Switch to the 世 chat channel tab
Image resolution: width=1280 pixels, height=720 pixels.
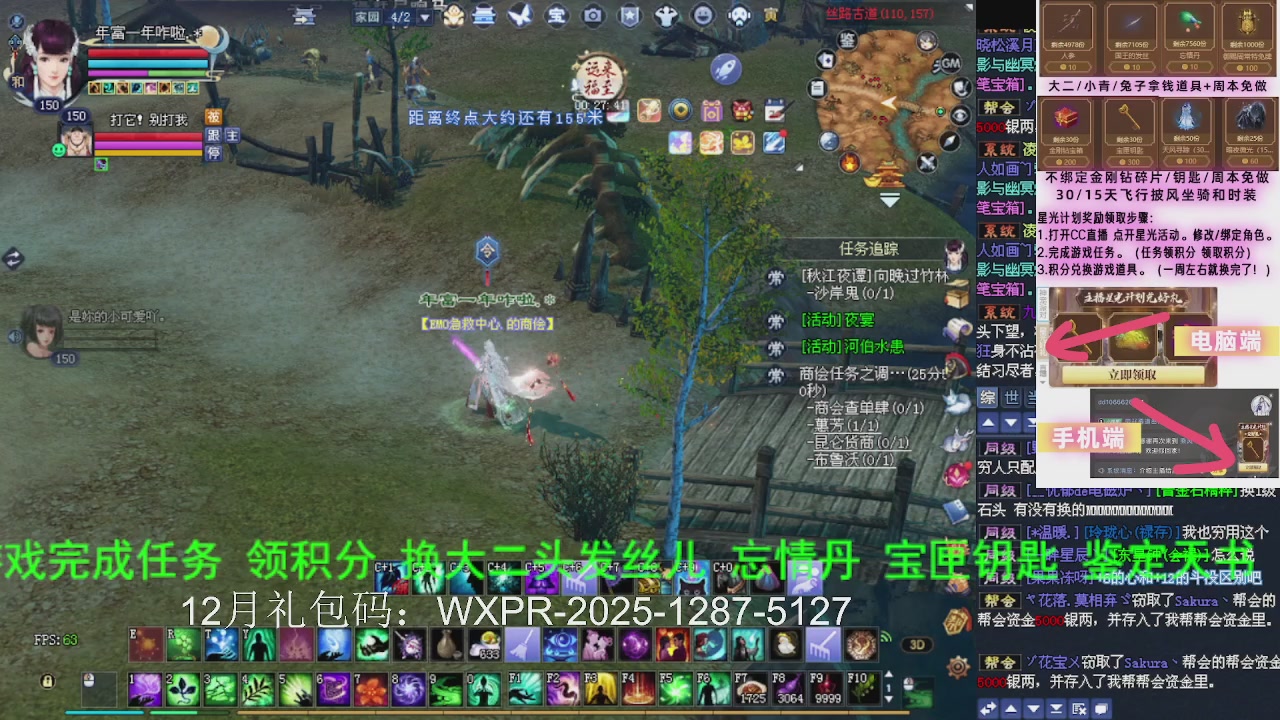(1011, 398)
